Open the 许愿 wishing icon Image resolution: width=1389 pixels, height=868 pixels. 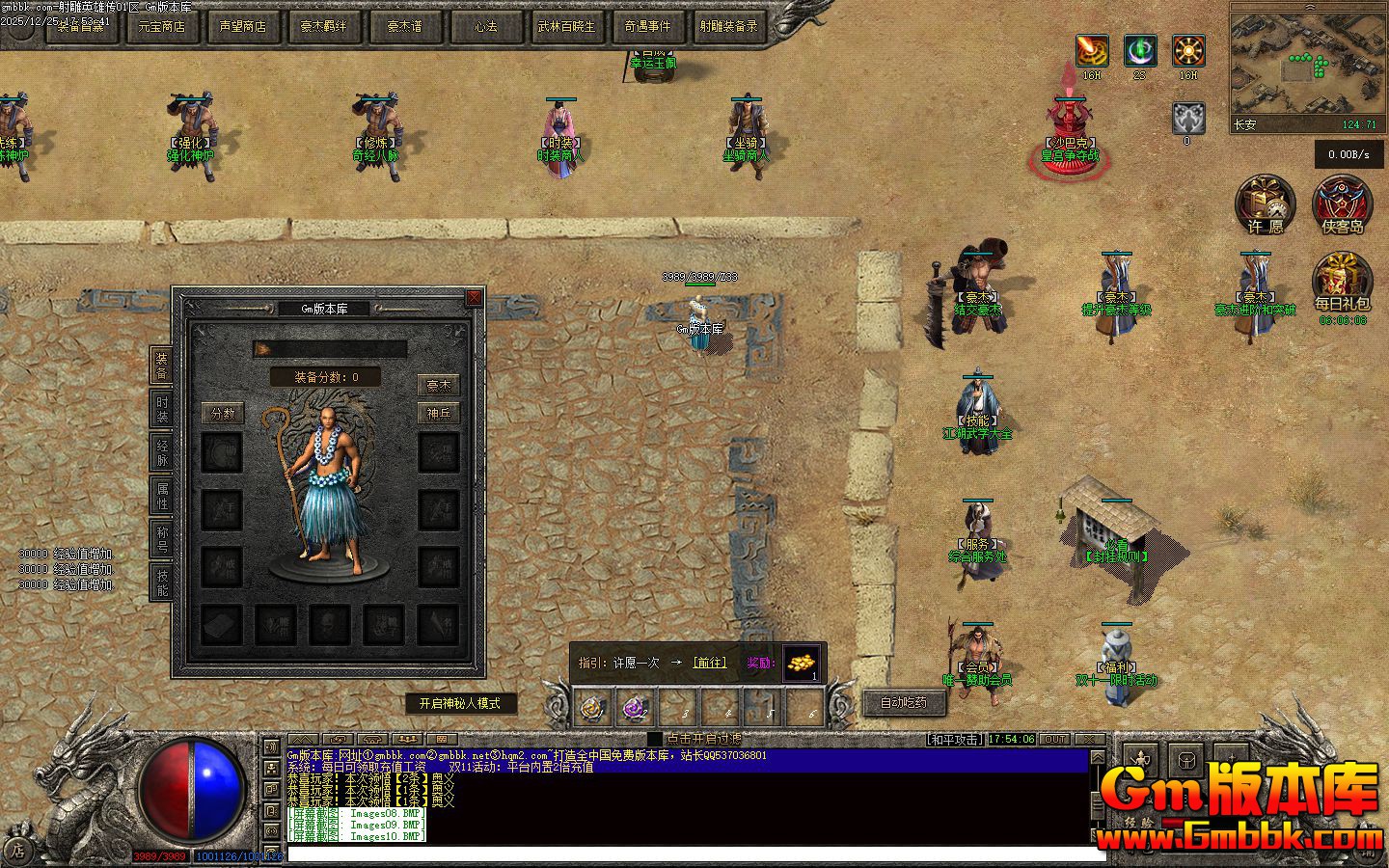(1266, 205)
